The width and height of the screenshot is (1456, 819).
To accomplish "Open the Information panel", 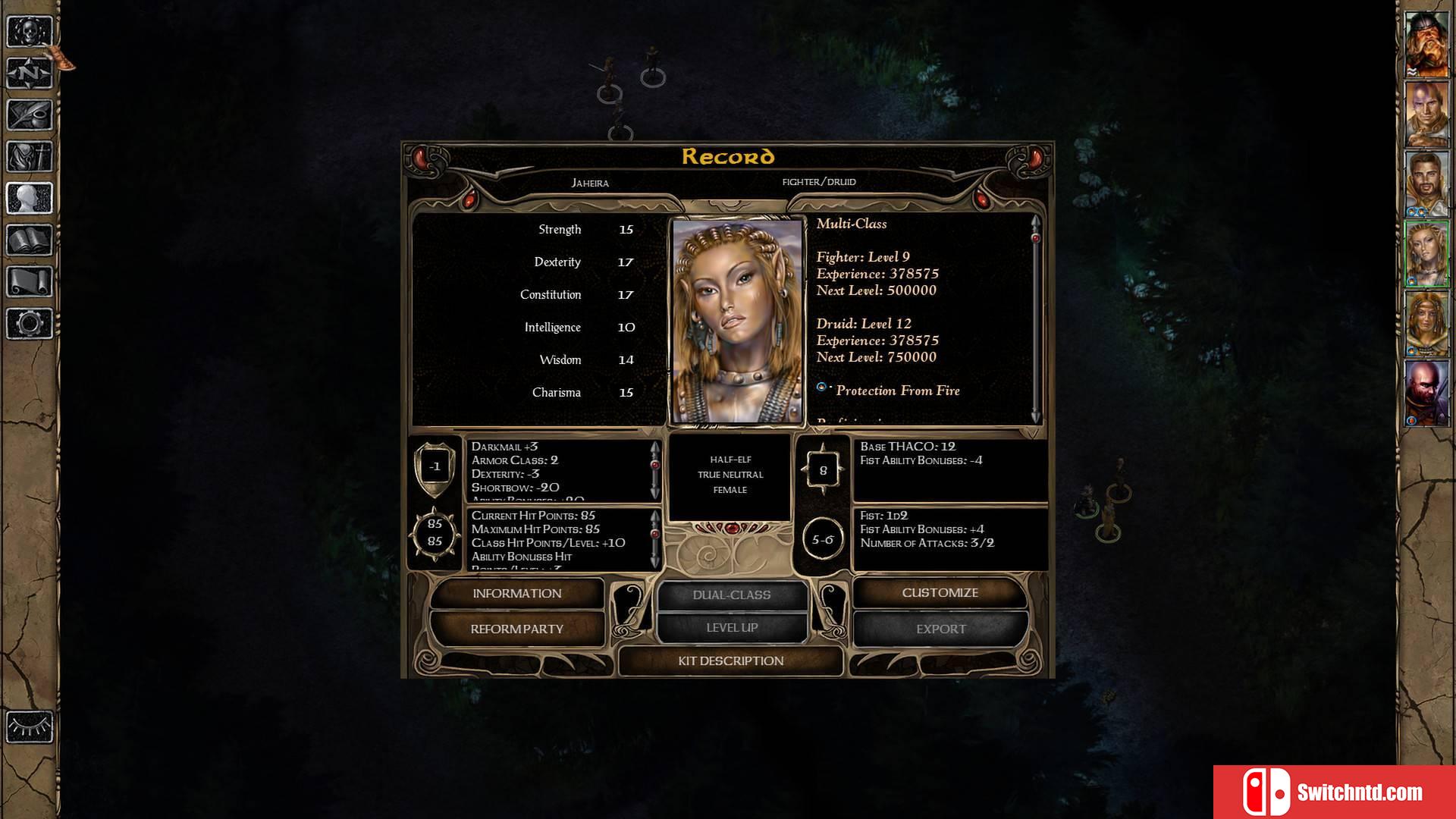I will click(x=516, y=594).
